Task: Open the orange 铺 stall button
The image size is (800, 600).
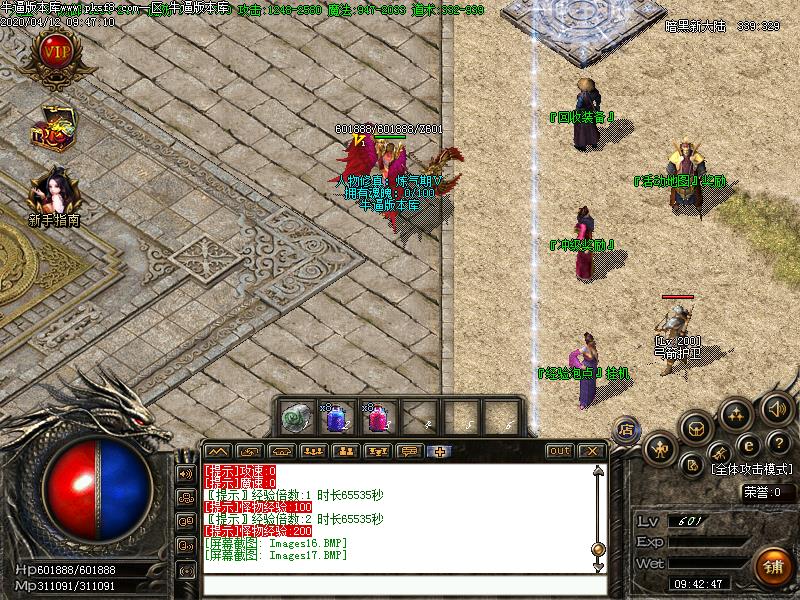Action: 771,565
